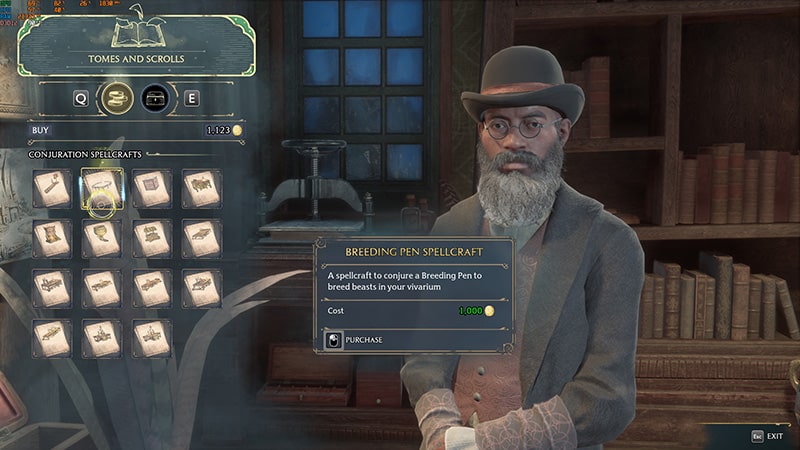
Task: Purchase the Breeding Pen Spellcraft
Action: pyautogui.click(x=364, y=340)
